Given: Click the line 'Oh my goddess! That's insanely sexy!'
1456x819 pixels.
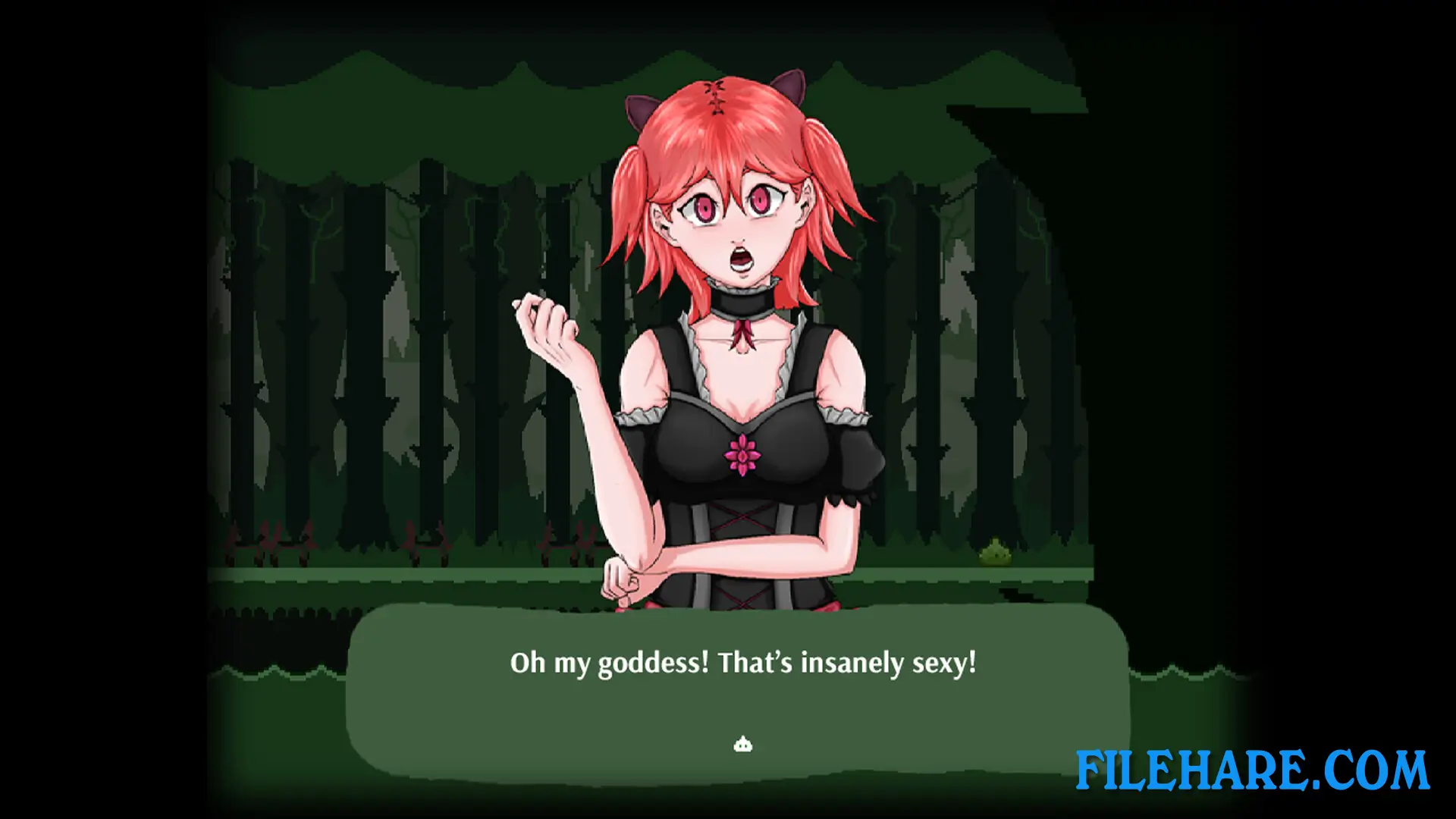Looking at the screenshot, I should coord(744,662).
